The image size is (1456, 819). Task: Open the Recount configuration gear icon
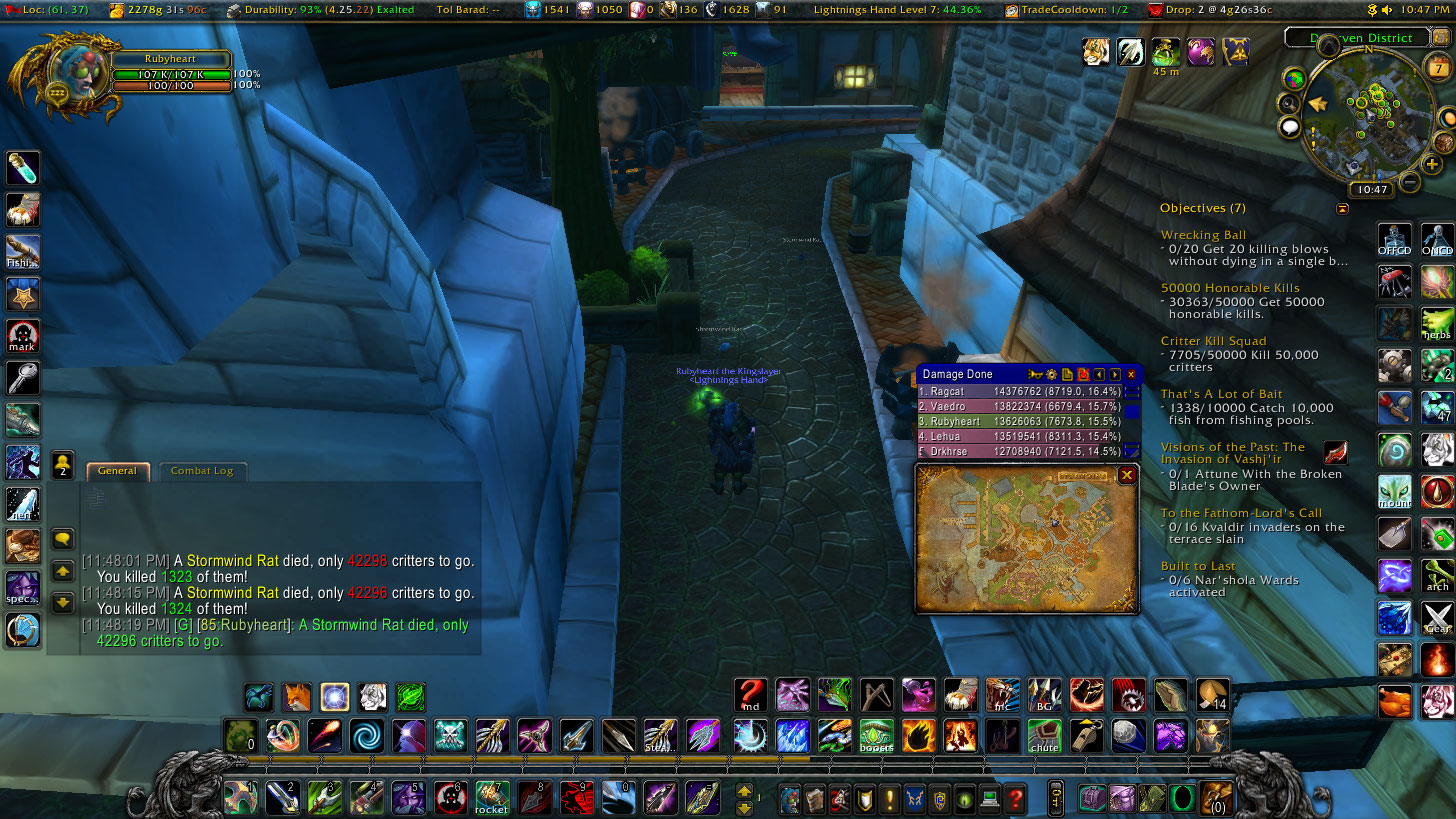1051,374
